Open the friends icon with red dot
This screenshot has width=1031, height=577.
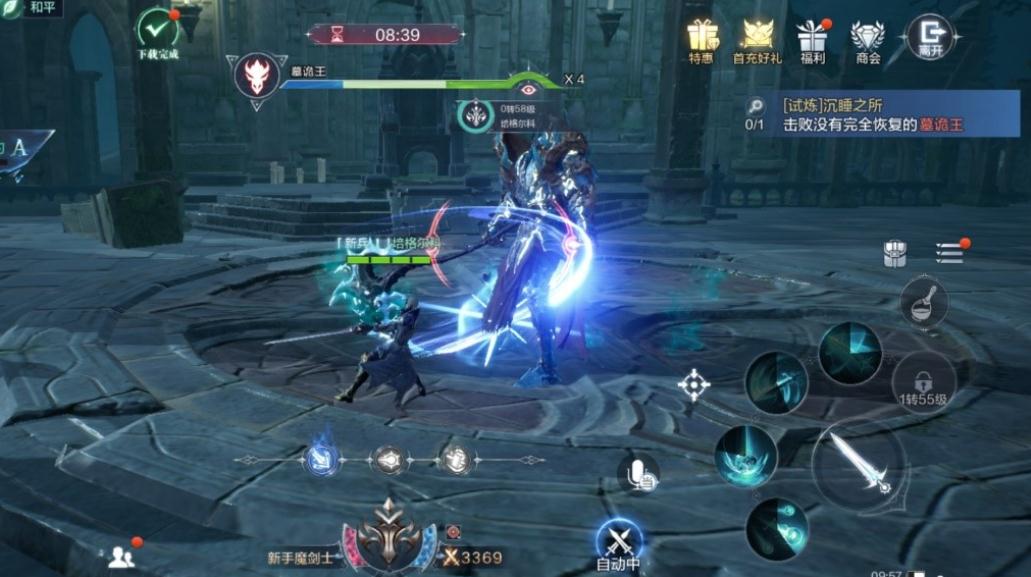122,557
